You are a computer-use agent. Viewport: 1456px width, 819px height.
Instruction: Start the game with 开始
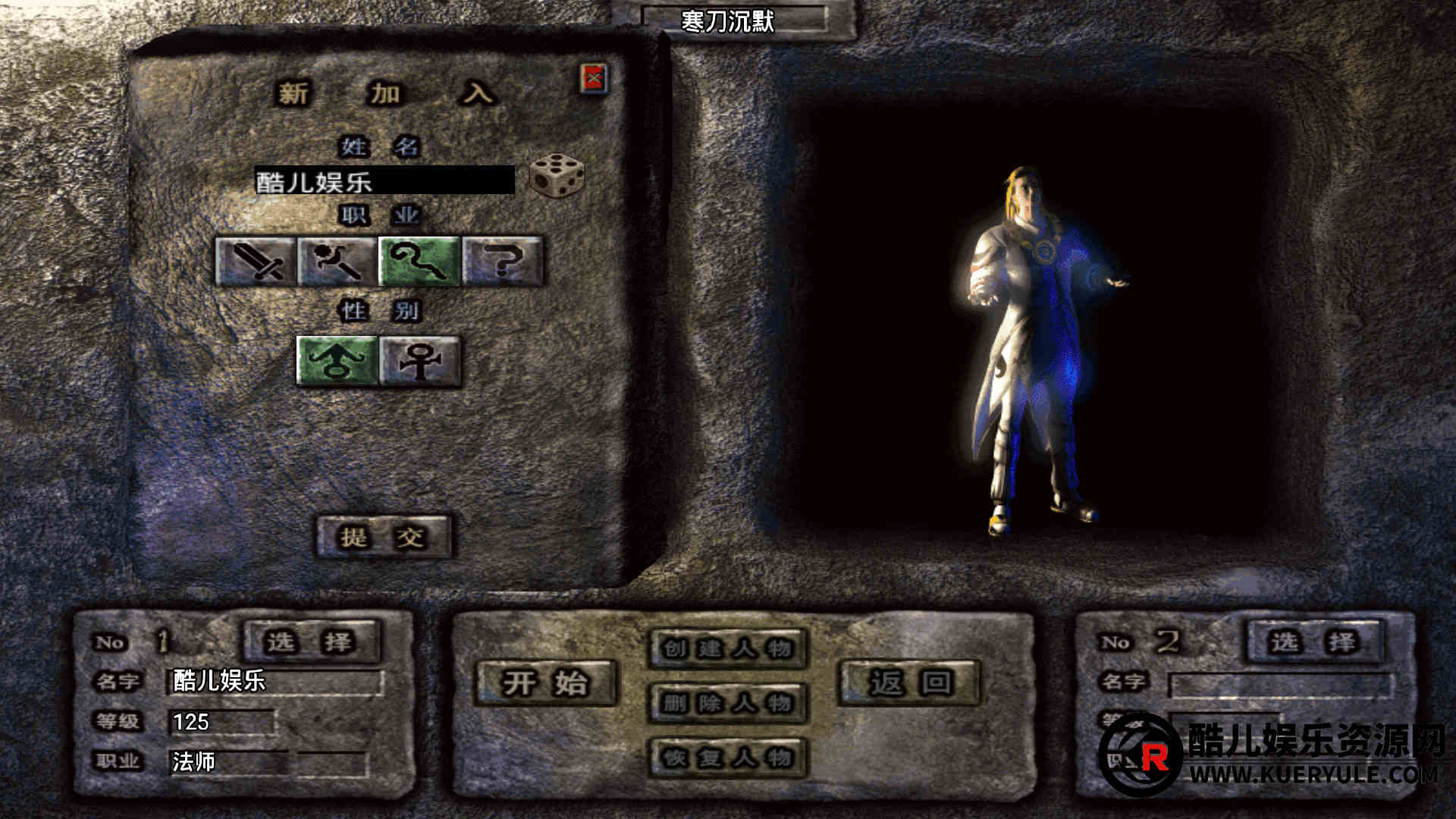pyautogui.click(x=545, y=682)
